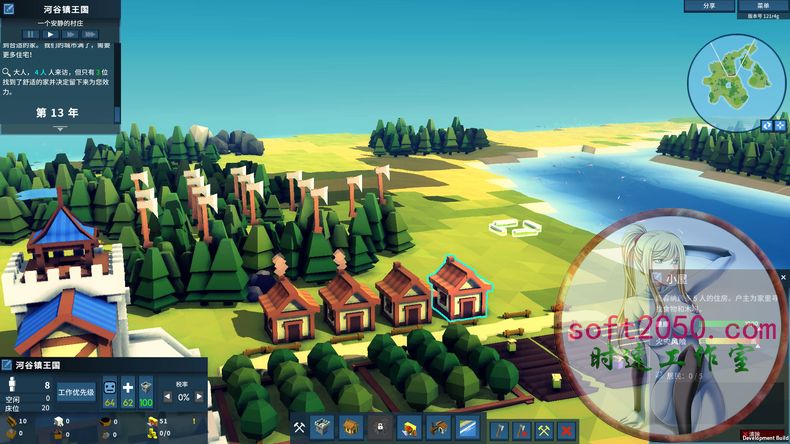Click the locked build category
This screenshot has width=790, height=444.
pyautogui.click(x=380, y=428)
